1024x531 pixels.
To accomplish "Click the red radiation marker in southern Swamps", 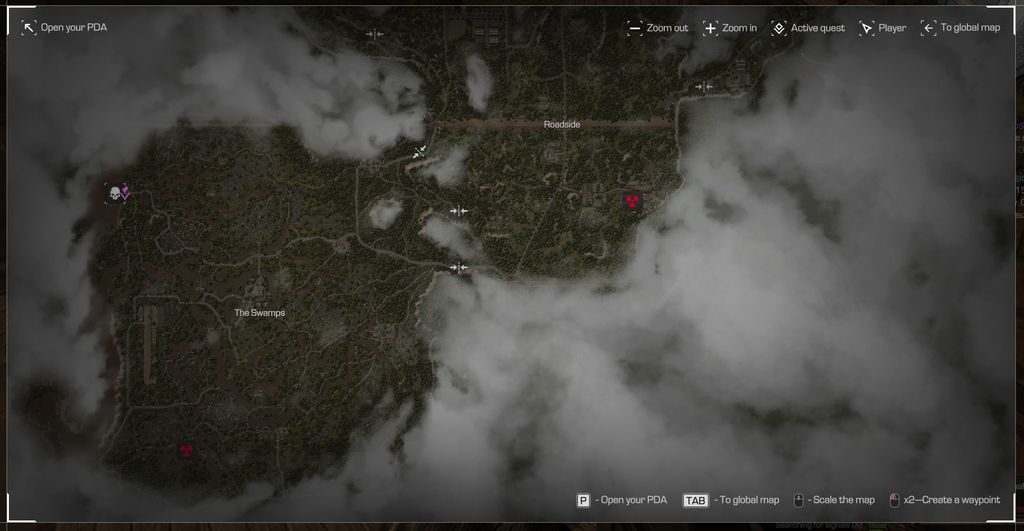I will [185, 451].
